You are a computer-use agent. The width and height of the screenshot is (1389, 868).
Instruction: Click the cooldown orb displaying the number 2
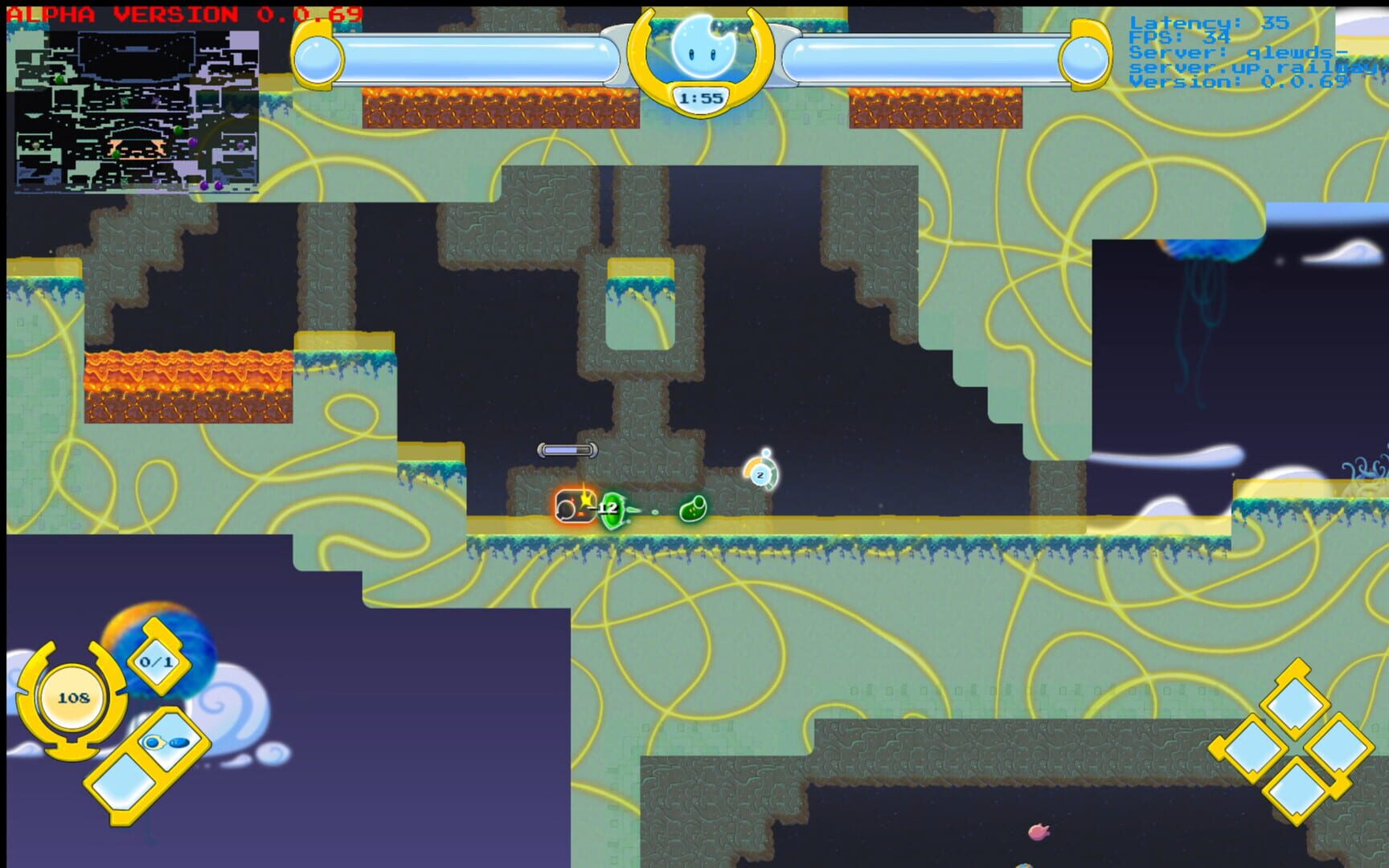click(x=760, y=475)
